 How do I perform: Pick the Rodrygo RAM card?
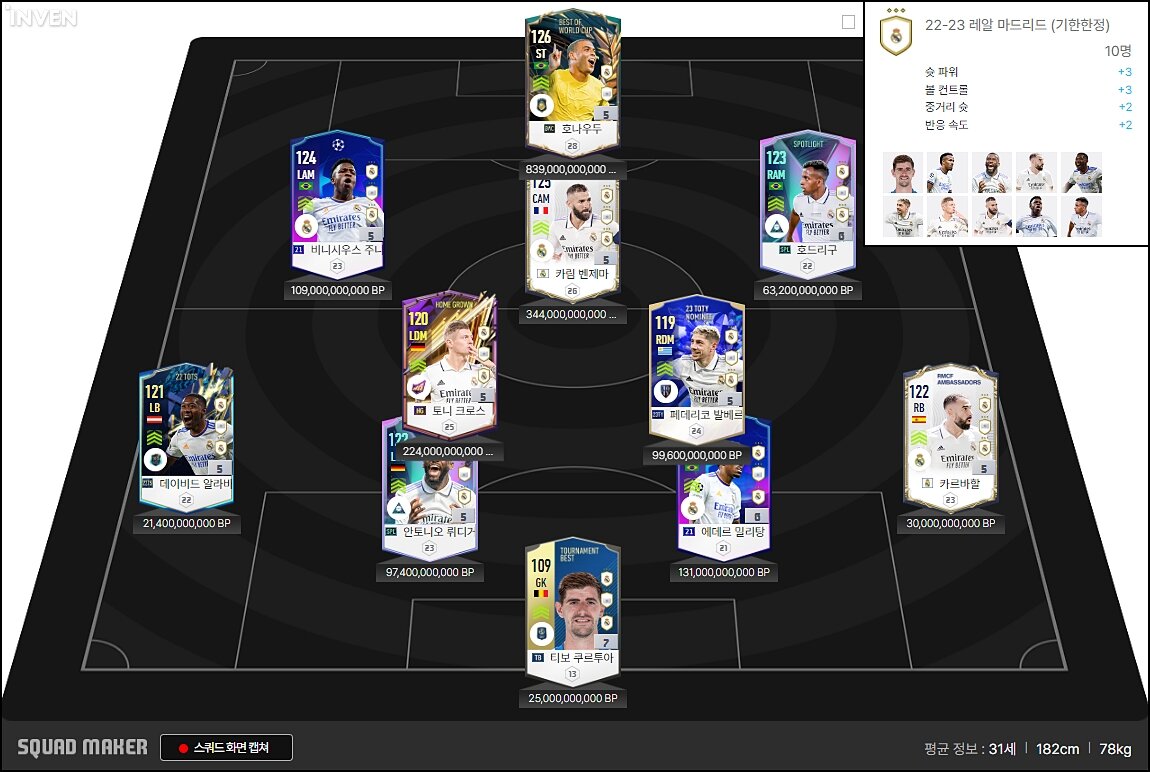pyautogui.click(x=807, y=200)
